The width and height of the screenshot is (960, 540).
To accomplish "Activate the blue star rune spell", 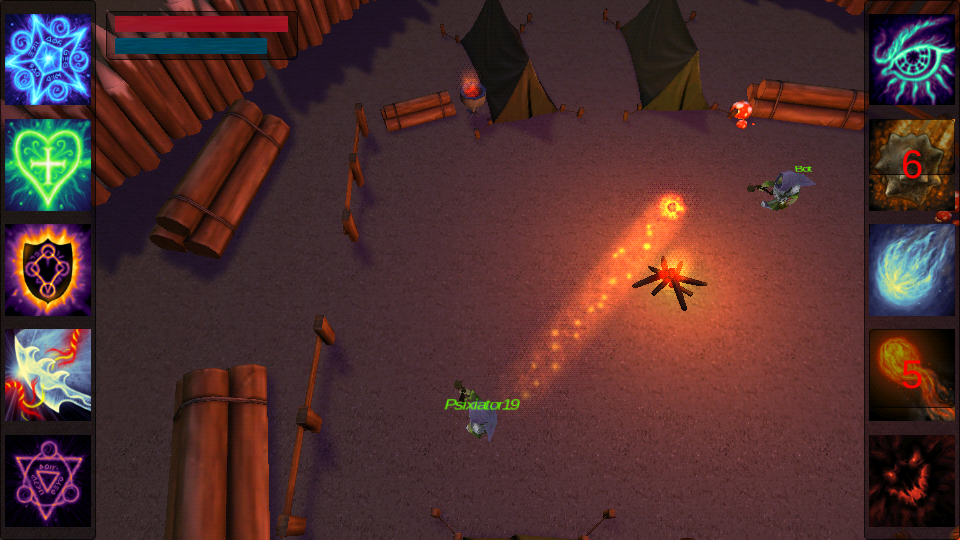I will click(x=48, y=60).
